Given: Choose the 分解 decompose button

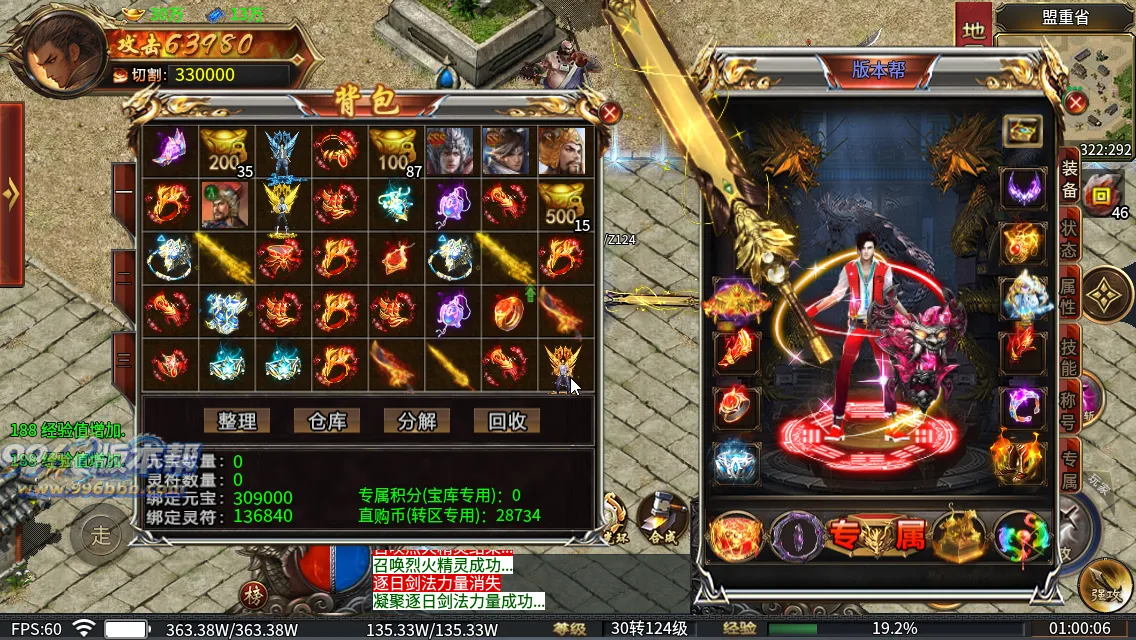Looking at the screenshot, I should (x=417, y=421).
